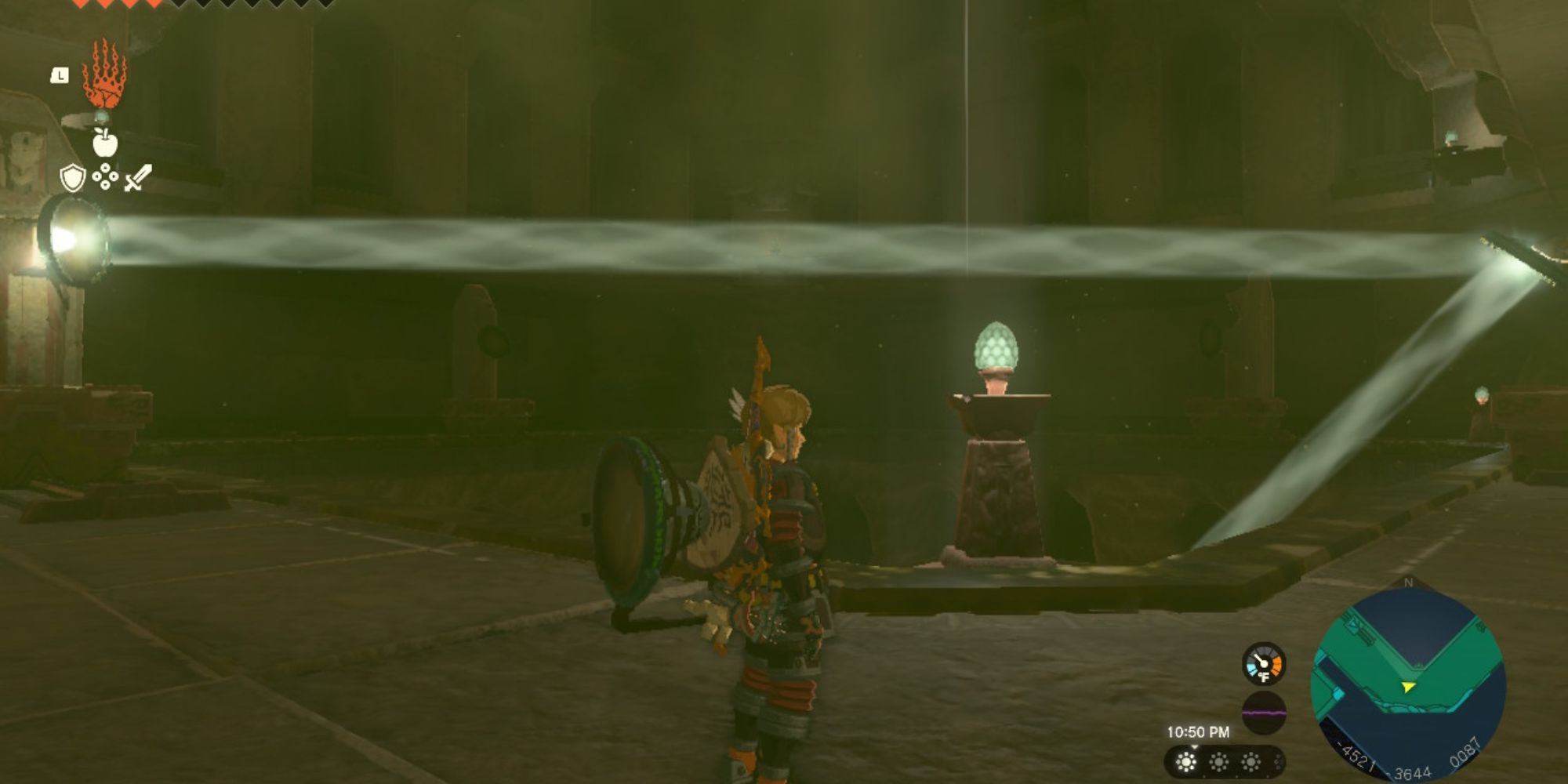Image resolution: width=1568 pixels, height=784 pixels.
Task: Click the L button prompt badge
Action: pos(60,74)
